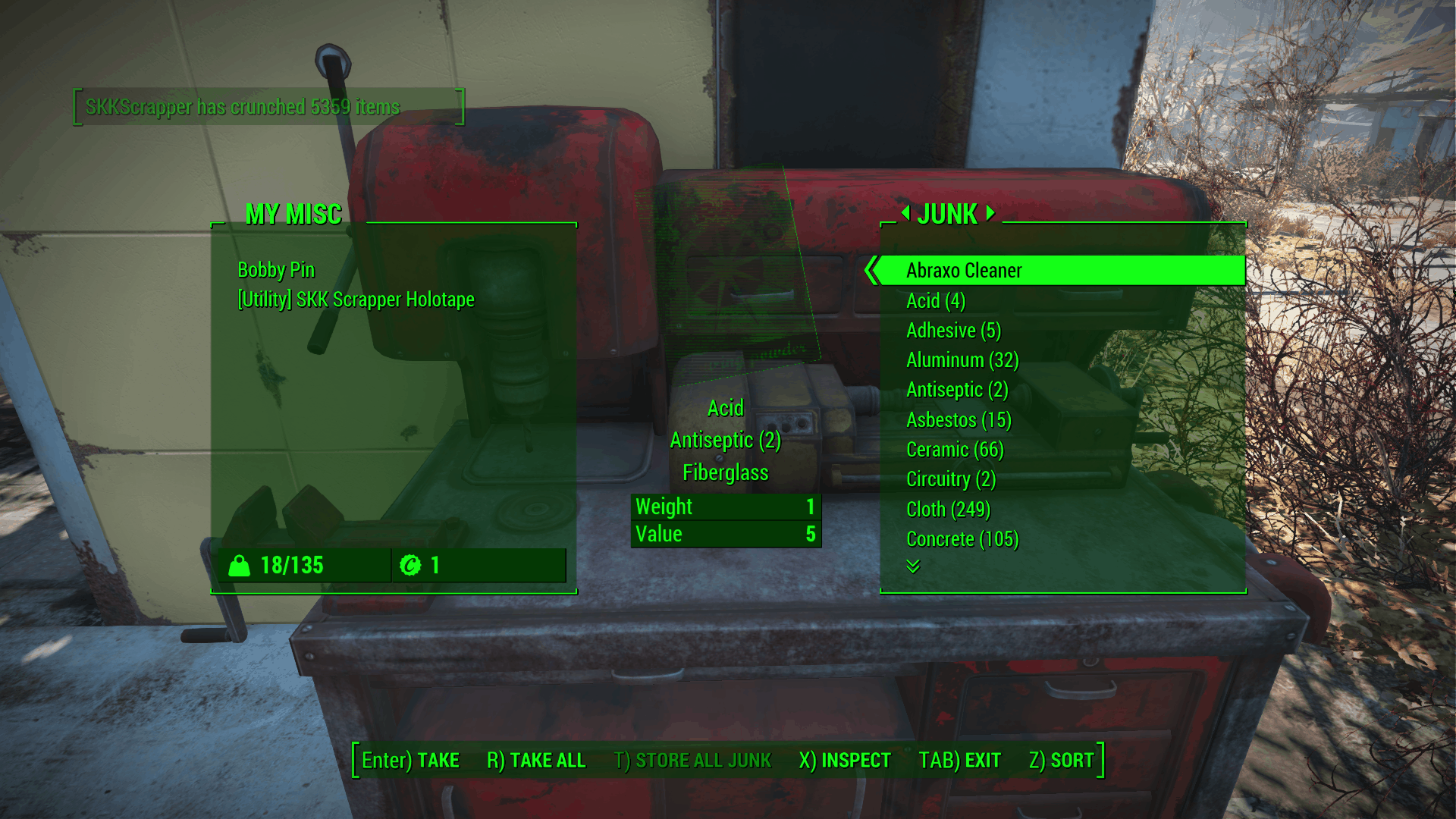Image resolution: width=1456 pixels, height=819 pixels.
Task: Click the scroll-down chevron under the junk list
Action: tap(913, 566)
